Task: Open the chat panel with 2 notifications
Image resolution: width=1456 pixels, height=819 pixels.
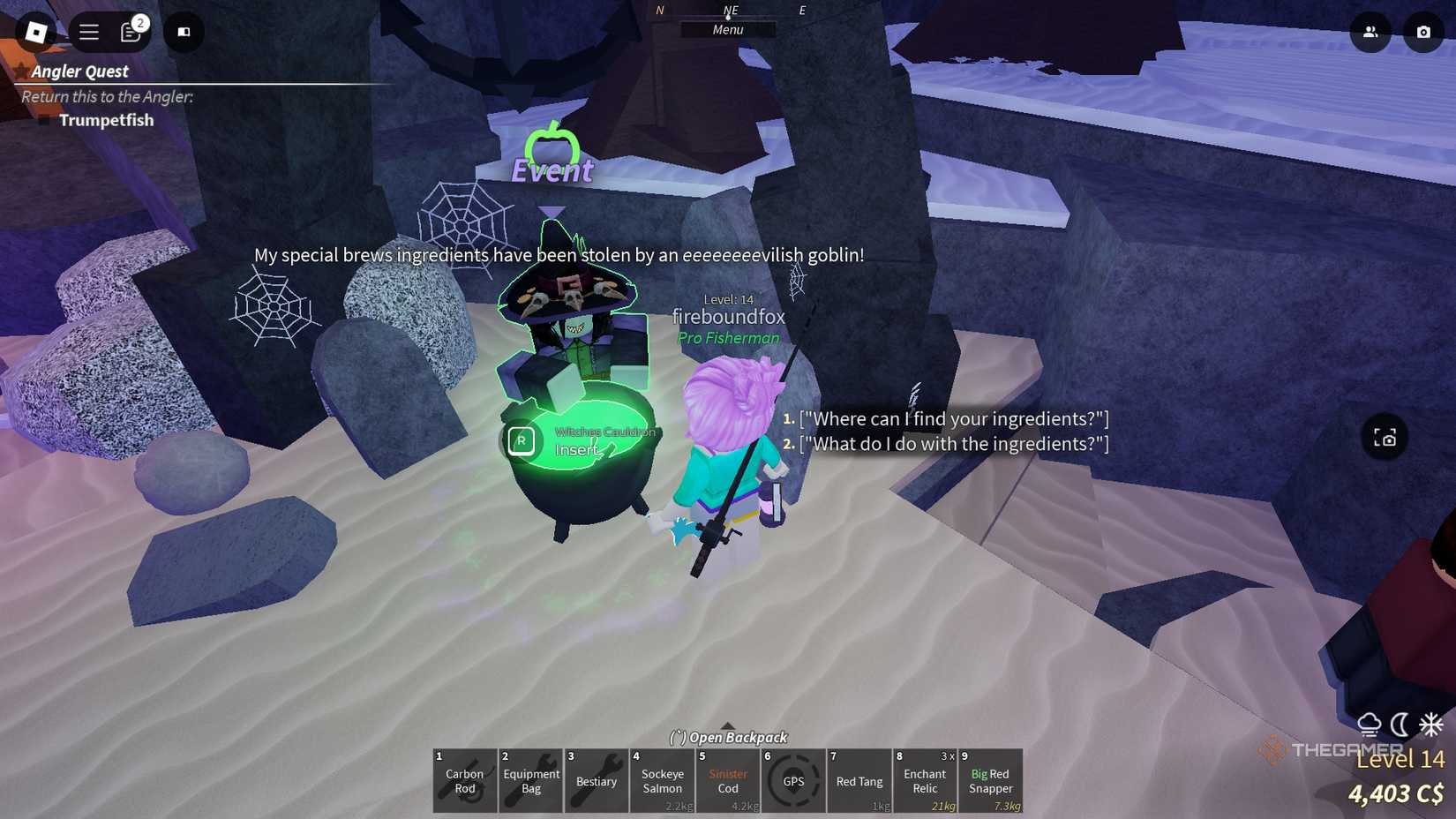Action: point(130,32)
